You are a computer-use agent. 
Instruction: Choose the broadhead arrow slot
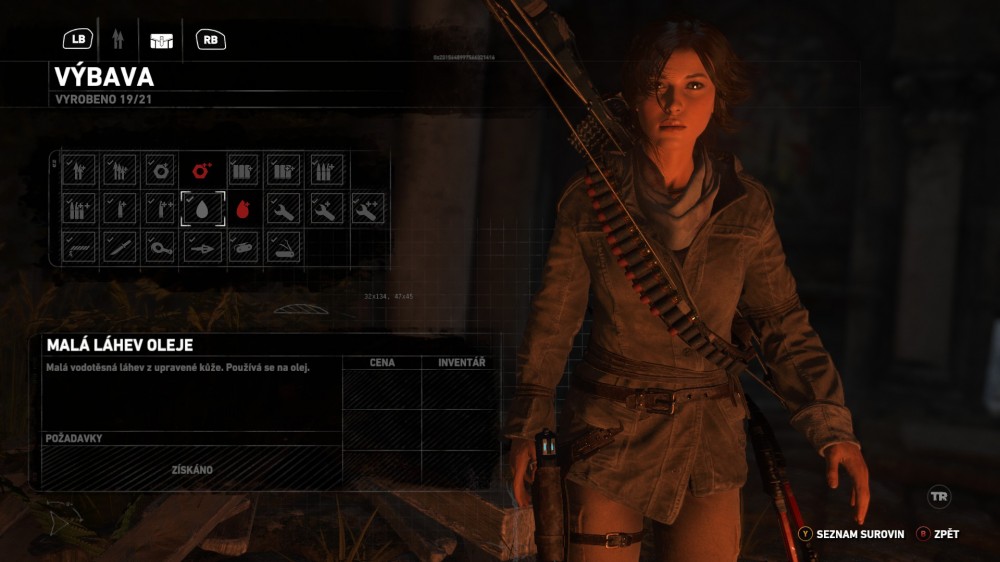point(202,246)
